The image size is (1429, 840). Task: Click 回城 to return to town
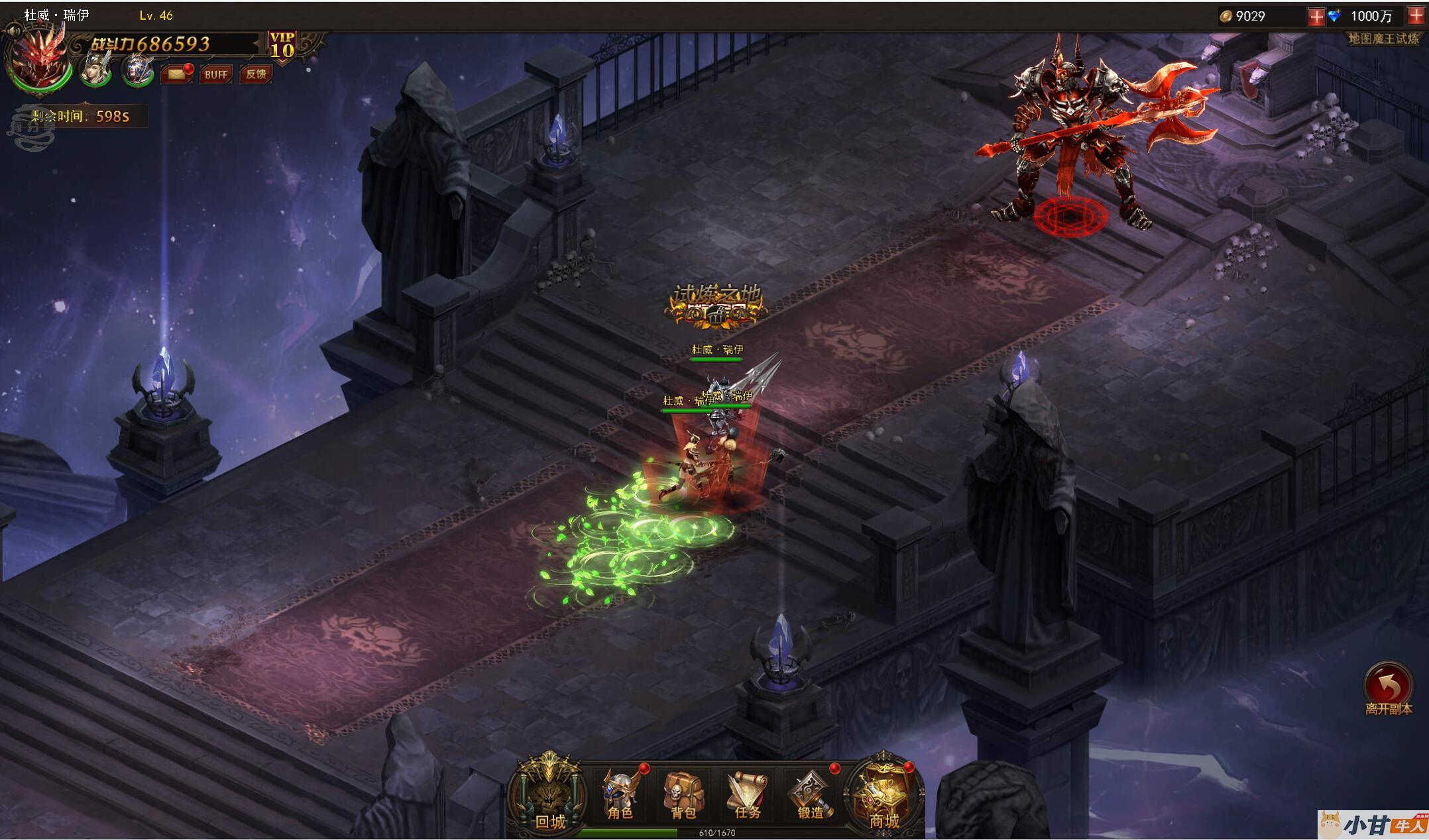click(x=549, y=795)
